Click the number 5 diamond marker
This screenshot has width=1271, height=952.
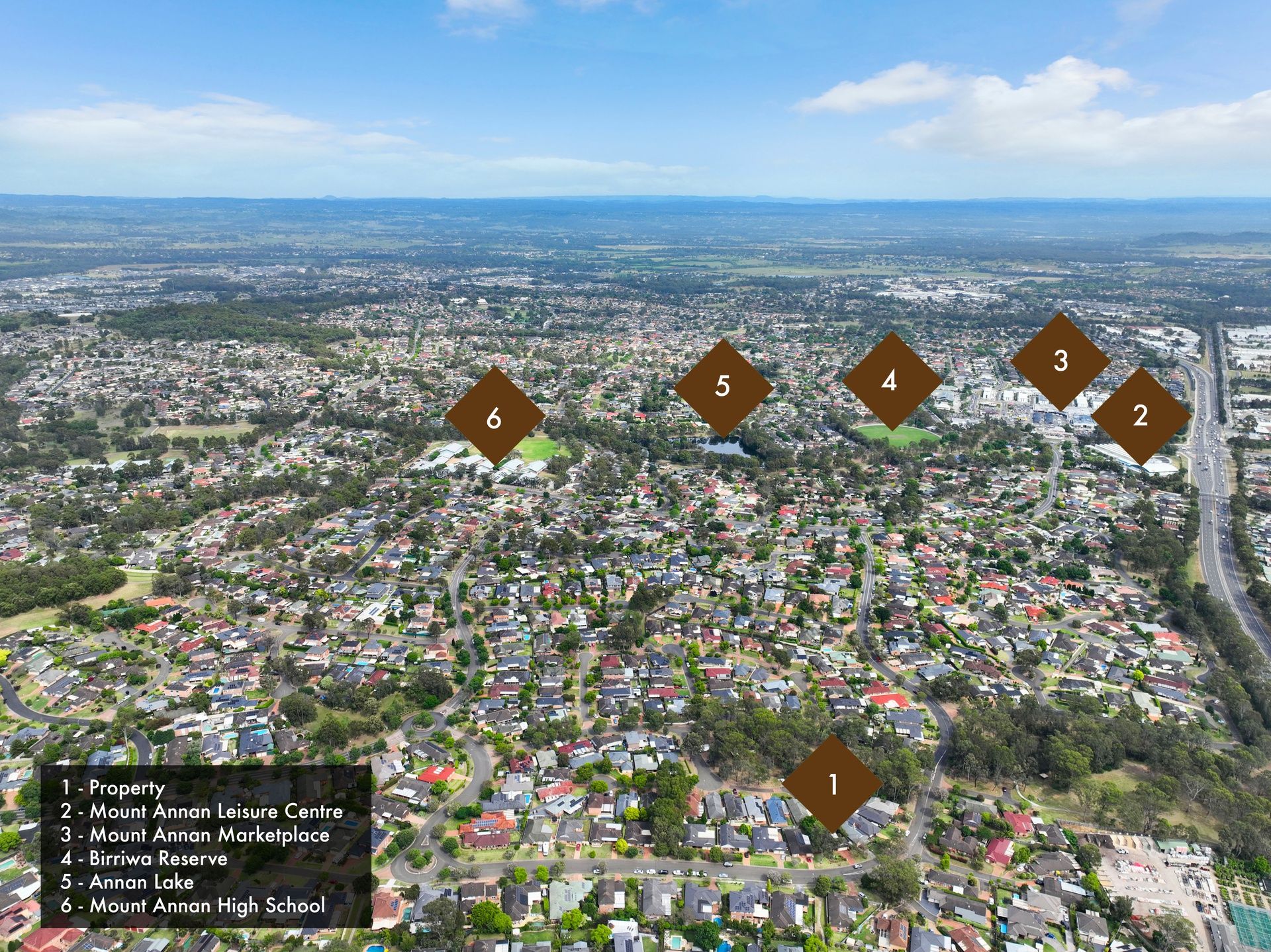(723, 387)
